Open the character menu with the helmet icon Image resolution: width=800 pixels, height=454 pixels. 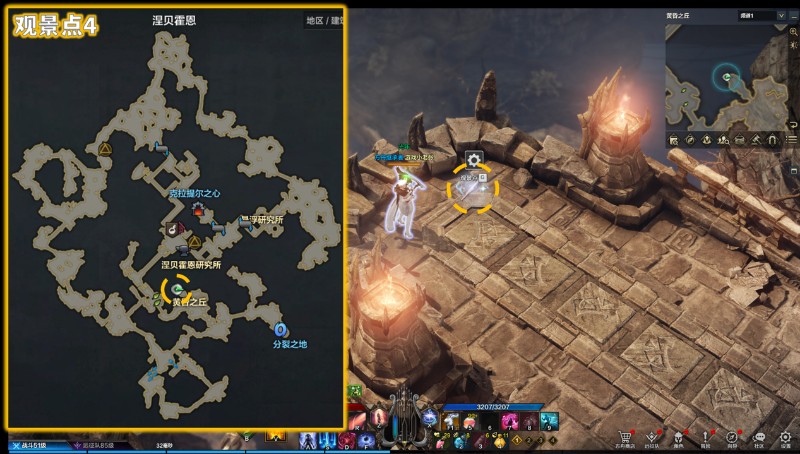(680, 436)
